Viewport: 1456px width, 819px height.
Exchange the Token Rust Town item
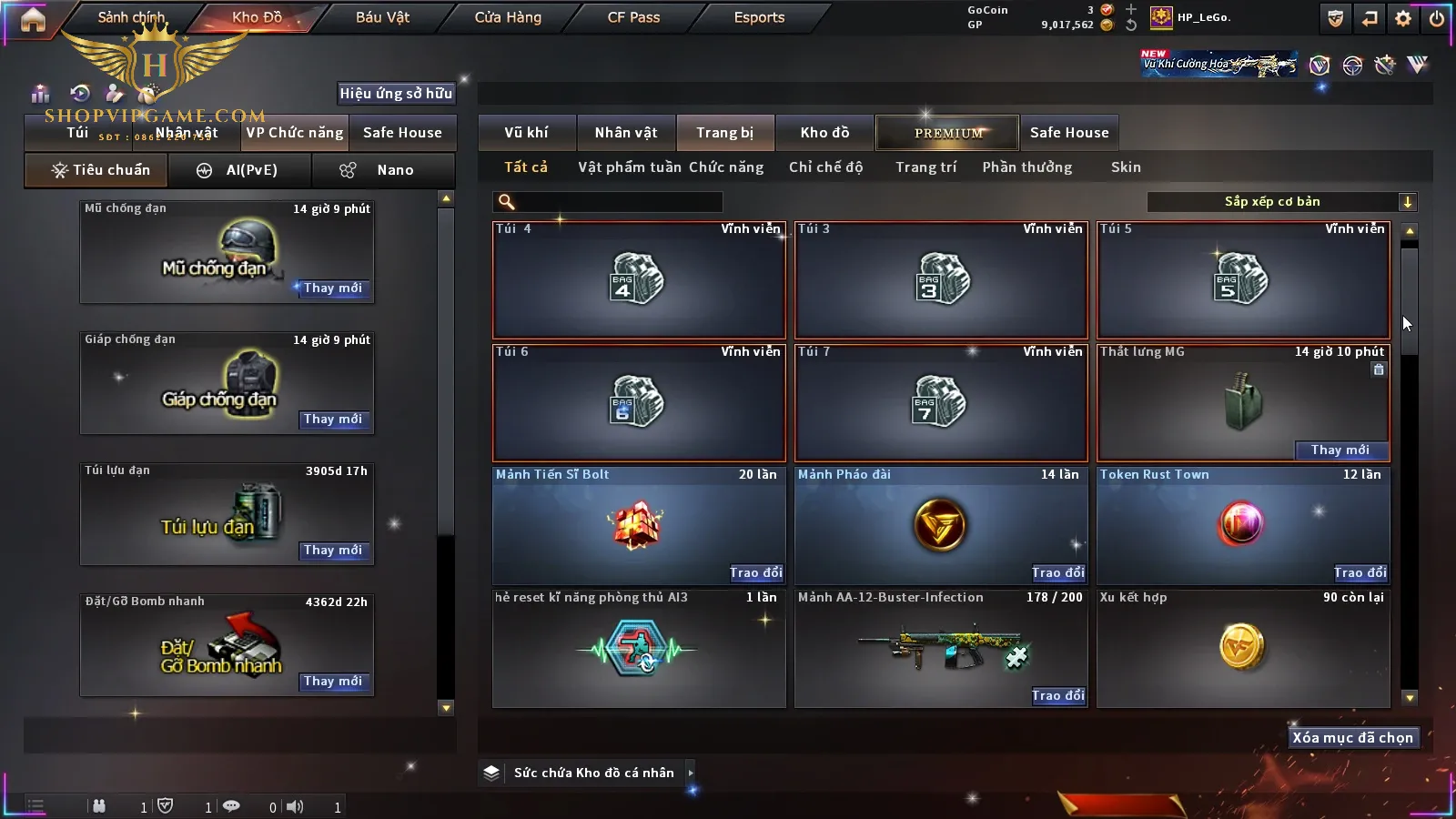coord(1360,572)
